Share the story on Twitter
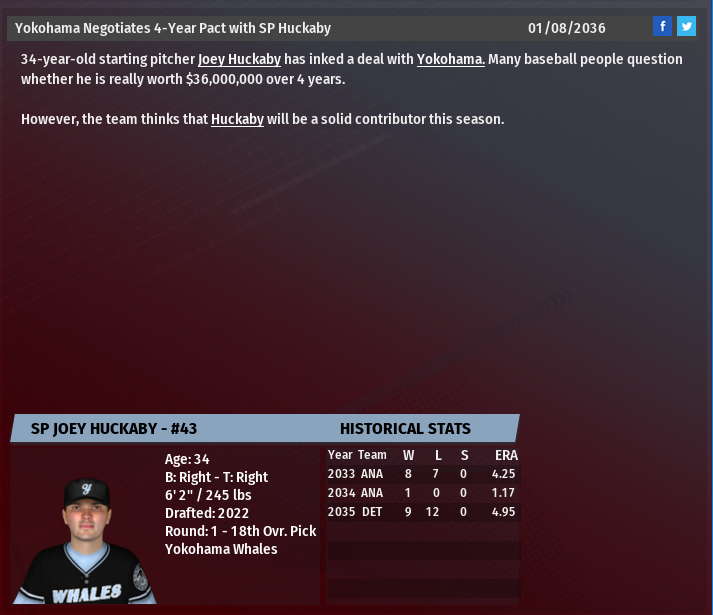Image resolution: width=713 pixels, height=615 pixels. pyautogui.click(x=686, y=27)
